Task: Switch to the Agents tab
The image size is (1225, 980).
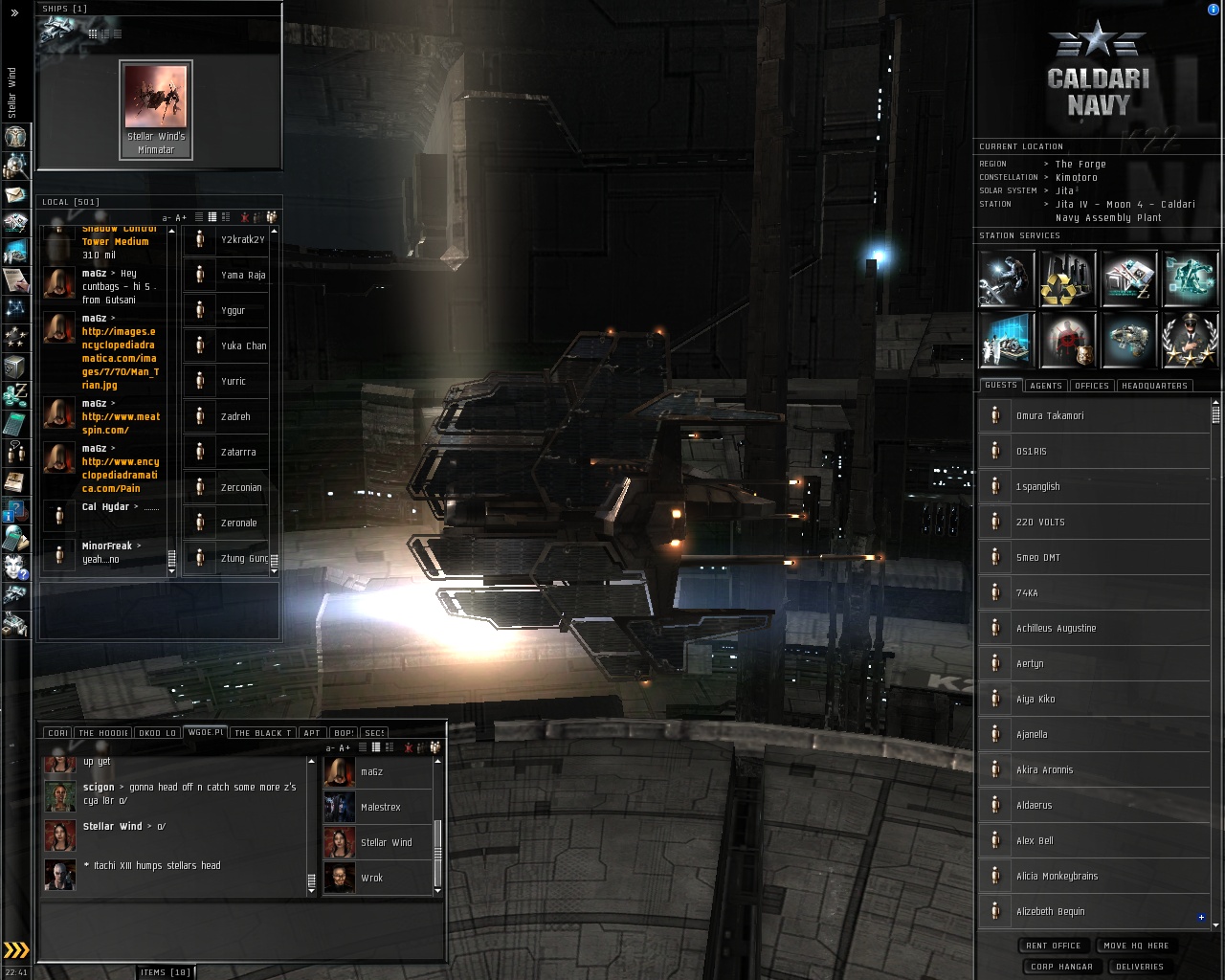Action: pyautogui.click(x=1046, y=386)
